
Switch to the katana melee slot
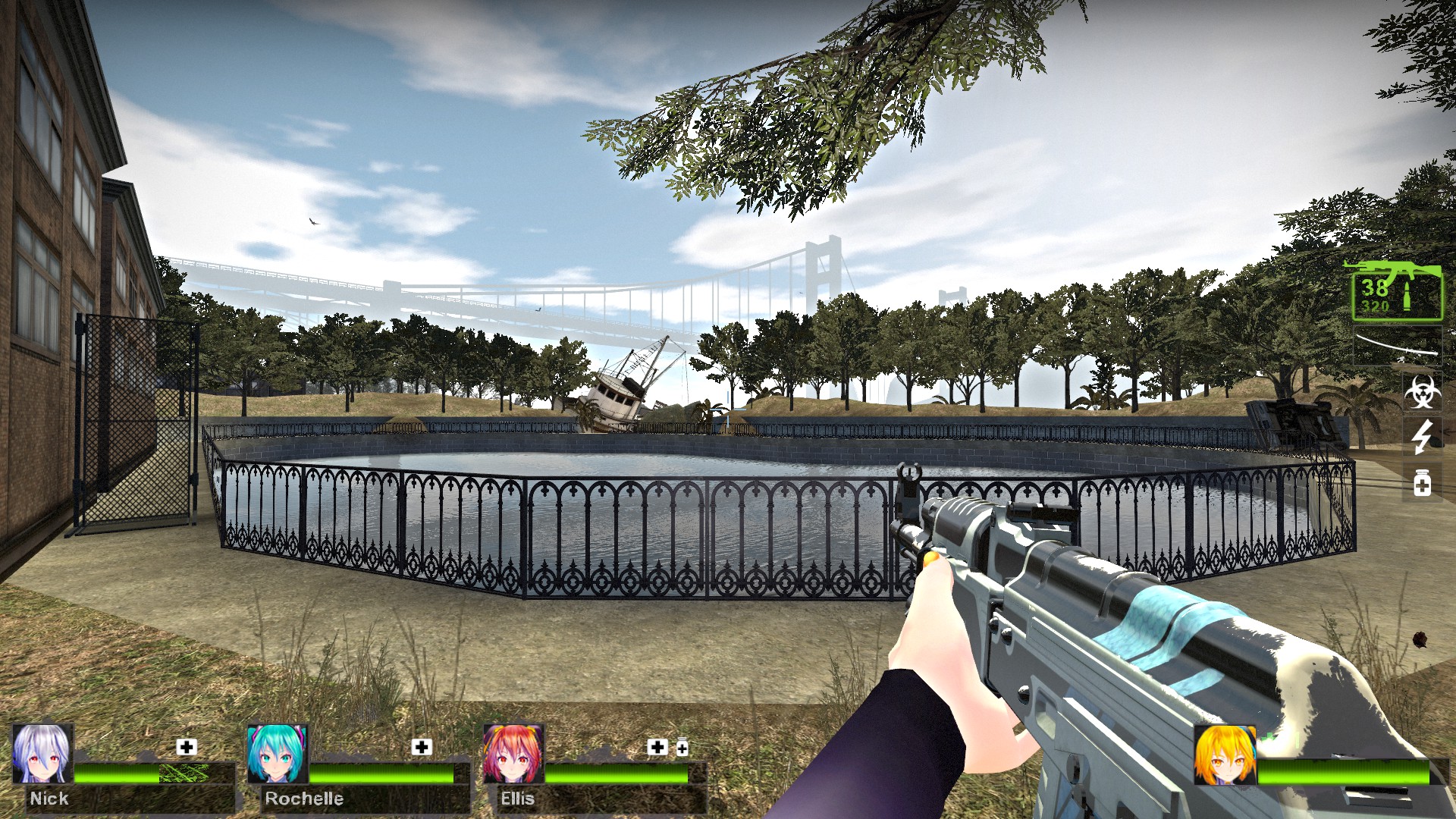[1398, 345]
